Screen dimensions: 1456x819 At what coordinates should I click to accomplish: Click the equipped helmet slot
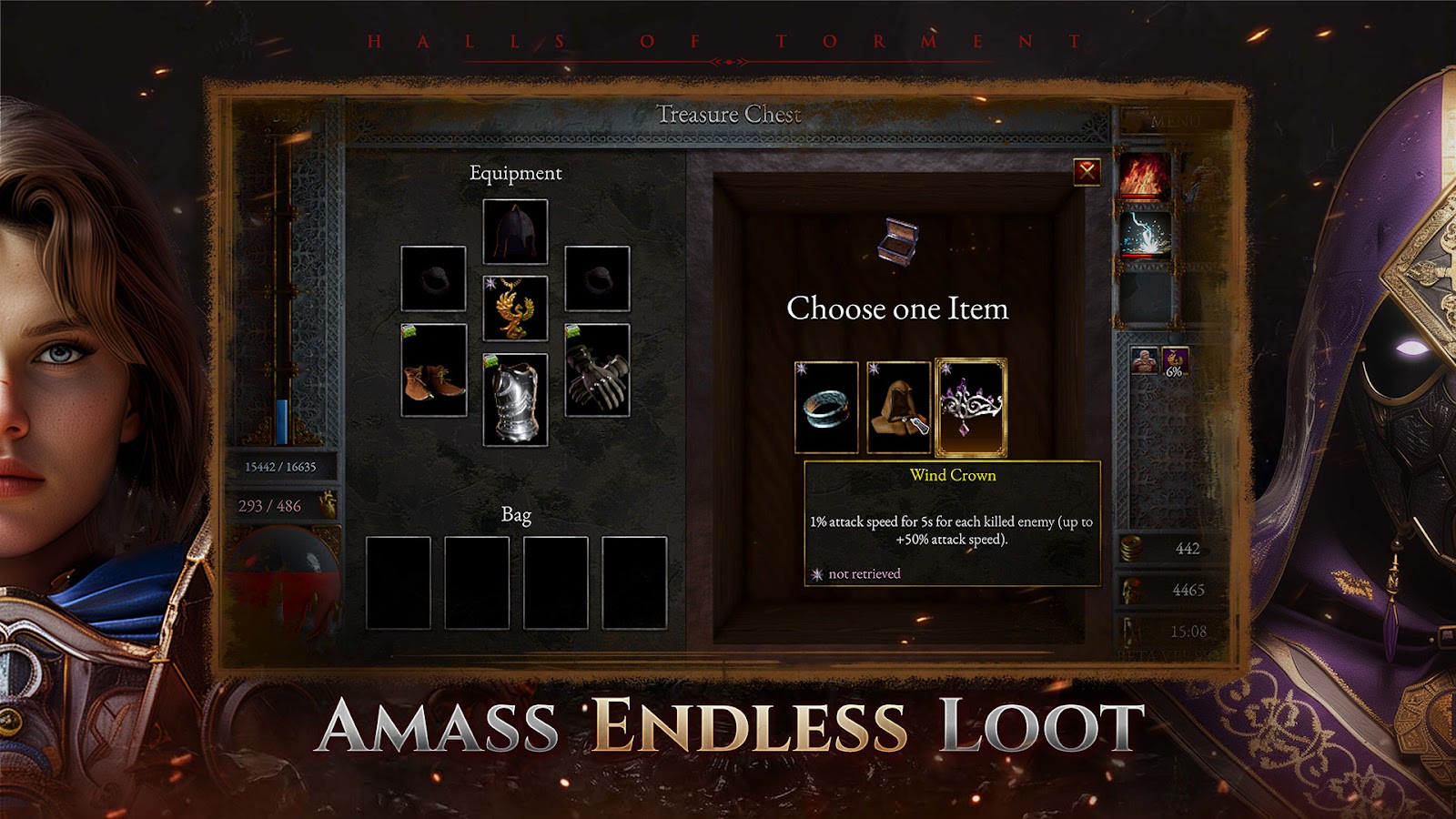515,231
